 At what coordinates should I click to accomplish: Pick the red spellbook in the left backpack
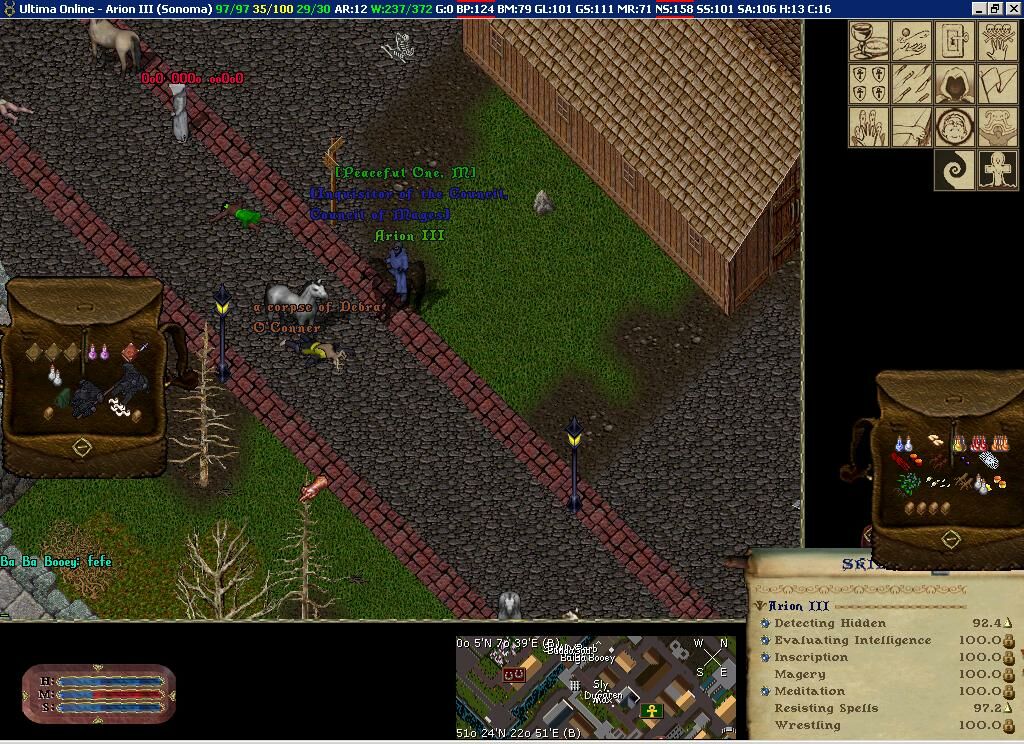(130, 351)
